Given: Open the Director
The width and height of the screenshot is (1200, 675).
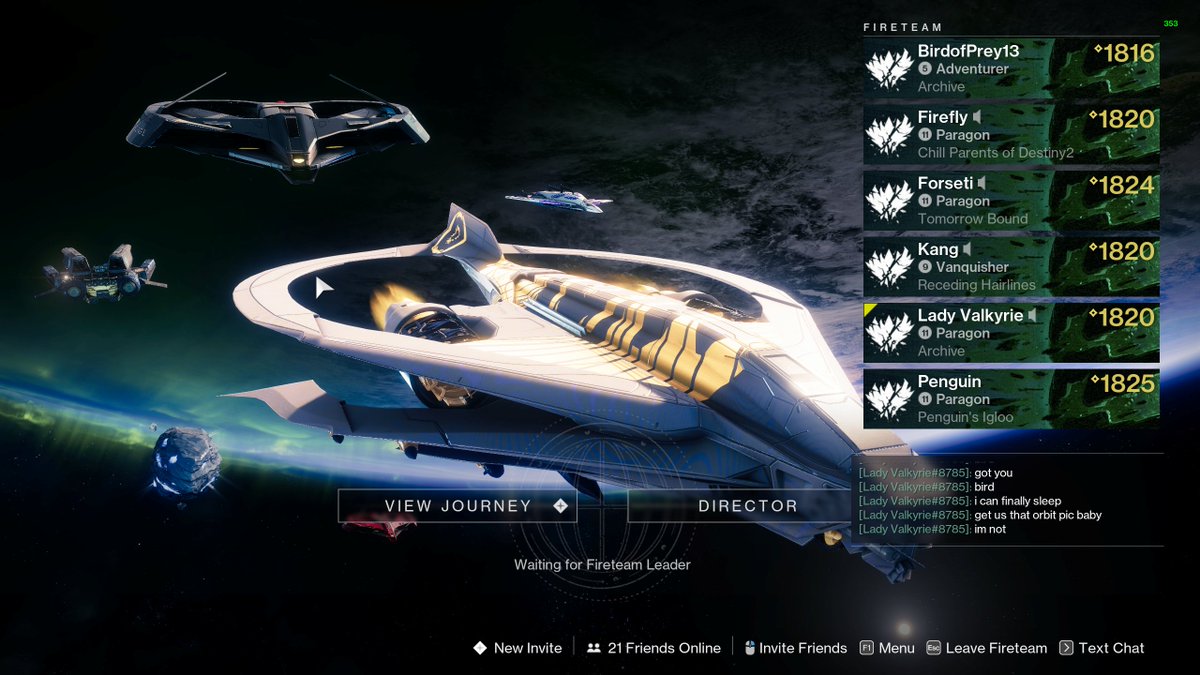Looking at the screenshot, I should 747,506.
